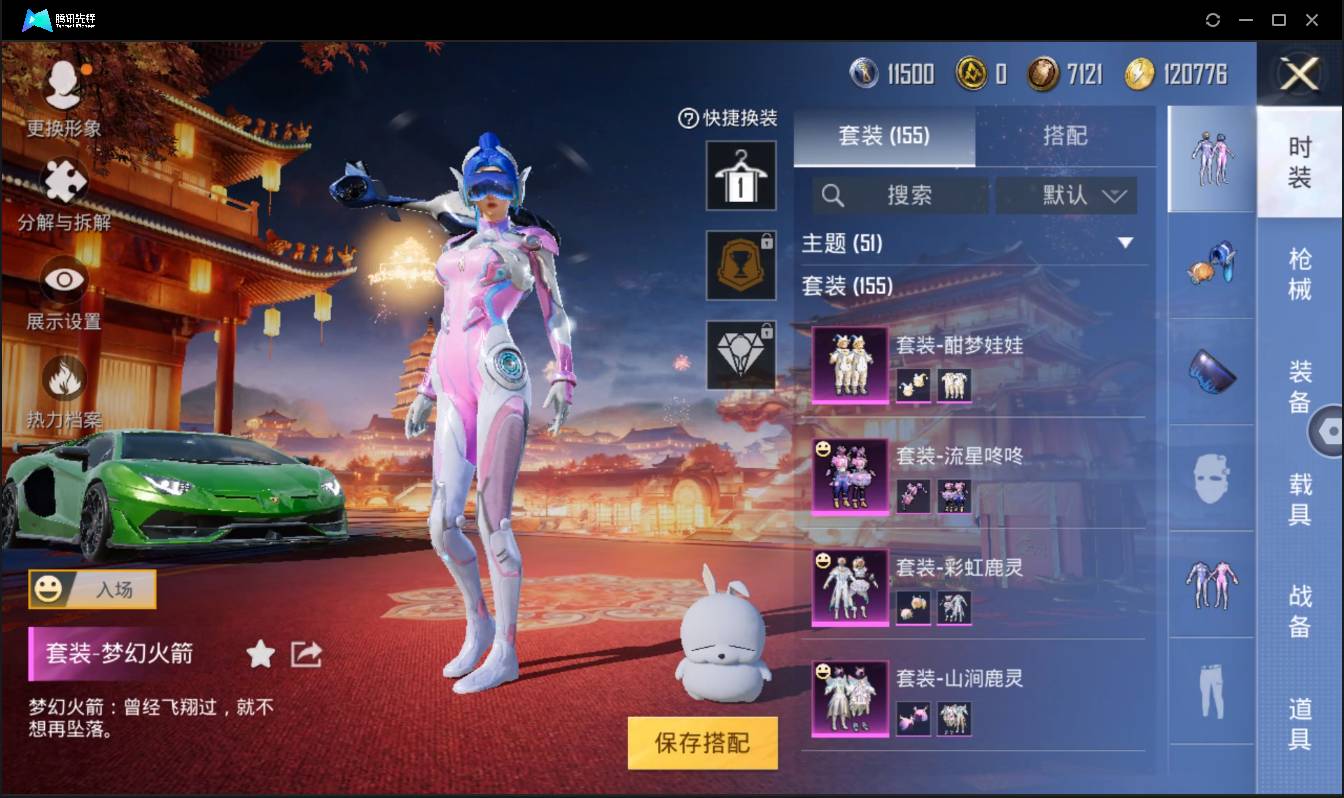Click the smiley toggle on 套装-酣梦娃娃
Viewport: 1344px width, 798px height.
tap(822, 340)
